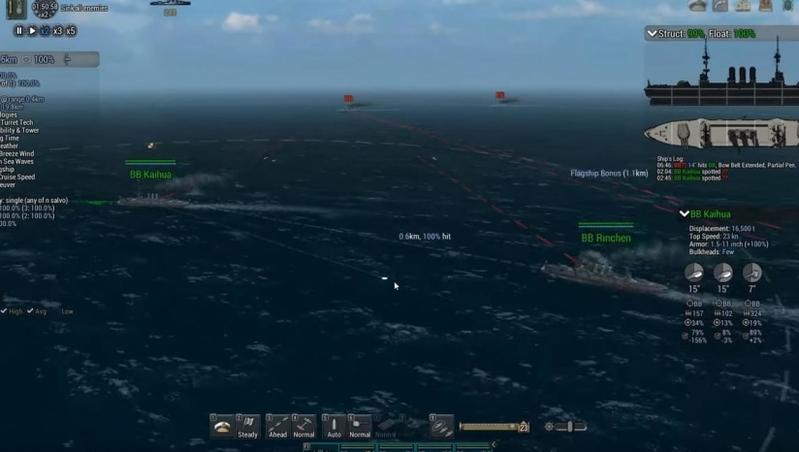This screenshot has width=799, height=452.
Task: Click the Steady helm flag button
Action: 249,426
